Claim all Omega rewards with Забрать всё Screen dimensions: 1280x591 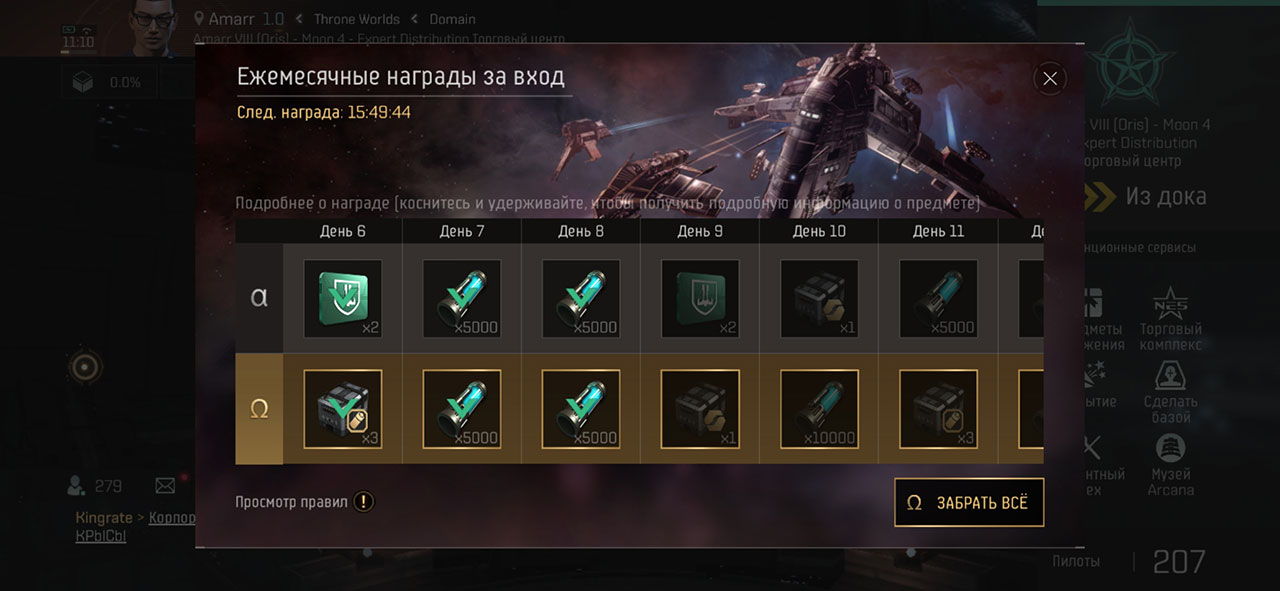[968, 503]
